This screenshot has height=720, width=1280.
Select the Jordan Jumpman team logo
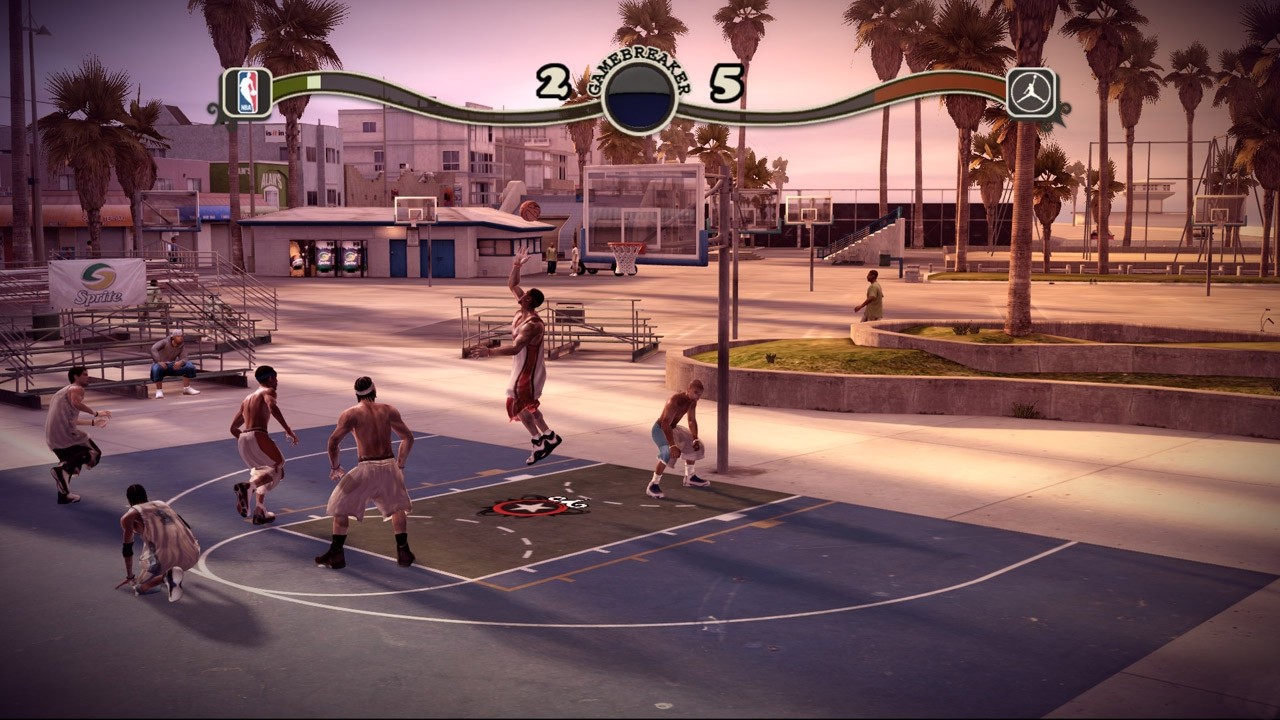[x=1031, y=93]
